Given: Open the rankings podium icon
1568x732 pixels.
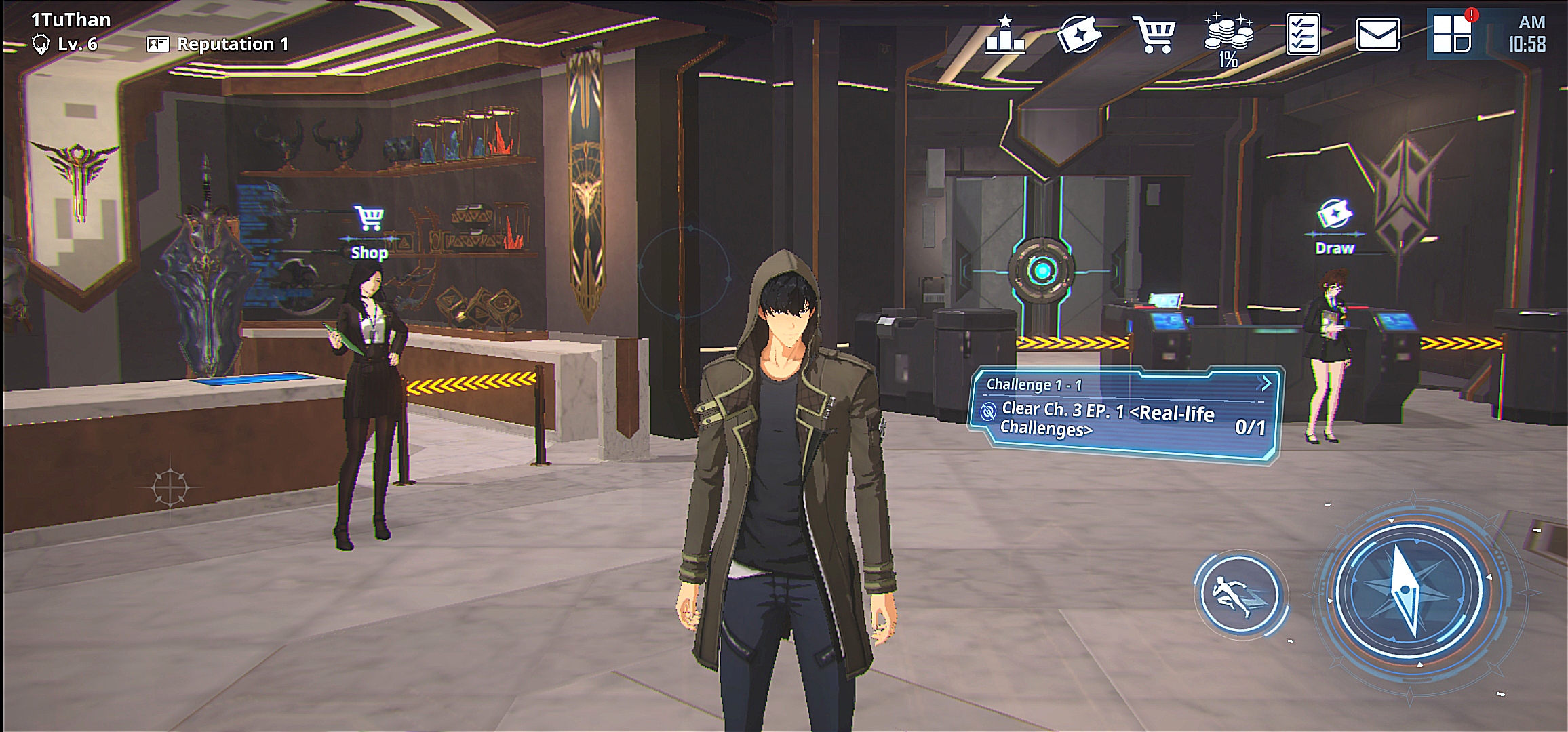Looking at the screenshot, I should pos(1005,35).
